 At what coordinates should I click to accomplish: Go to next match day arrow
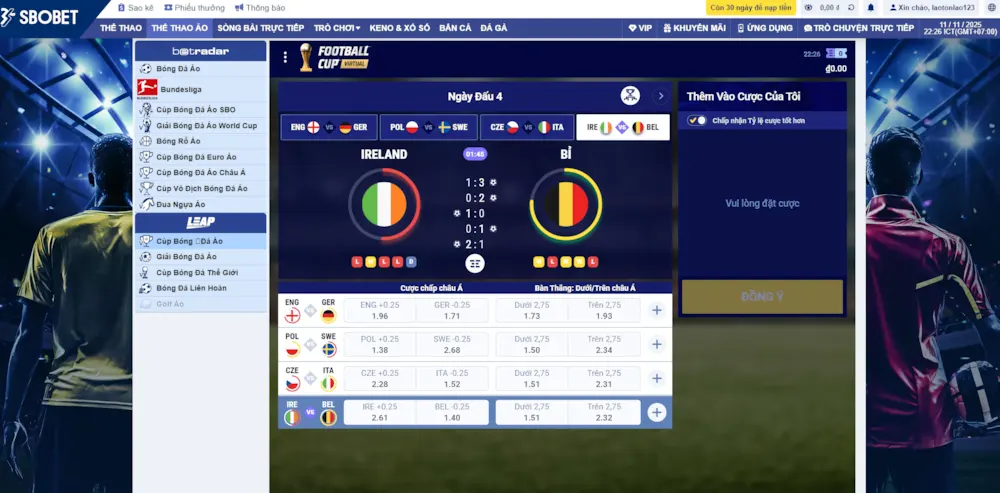point(660,97)
